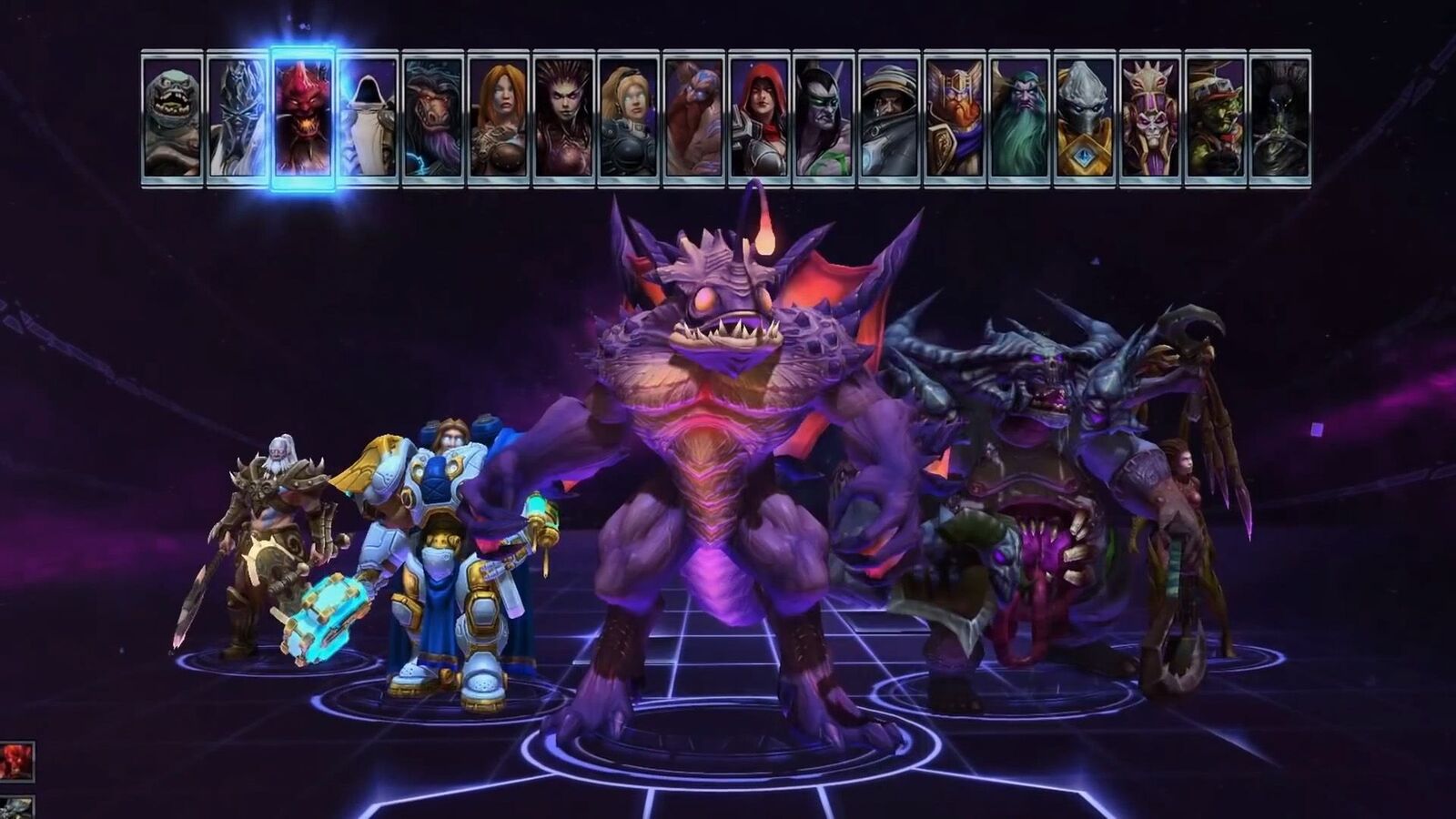Select the red-skinned tattooed hero portrait
This screenshot has width=1456, height=819.
pyautogui.click(x=694, y=118)
